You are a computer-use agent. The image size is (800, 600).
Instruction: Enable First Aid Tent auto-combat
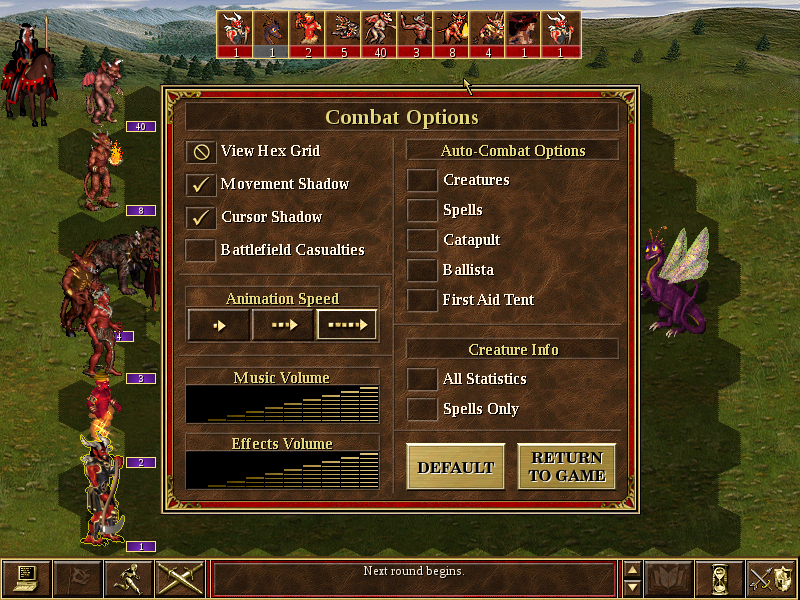pyautogui.click(x=423, y=301)
